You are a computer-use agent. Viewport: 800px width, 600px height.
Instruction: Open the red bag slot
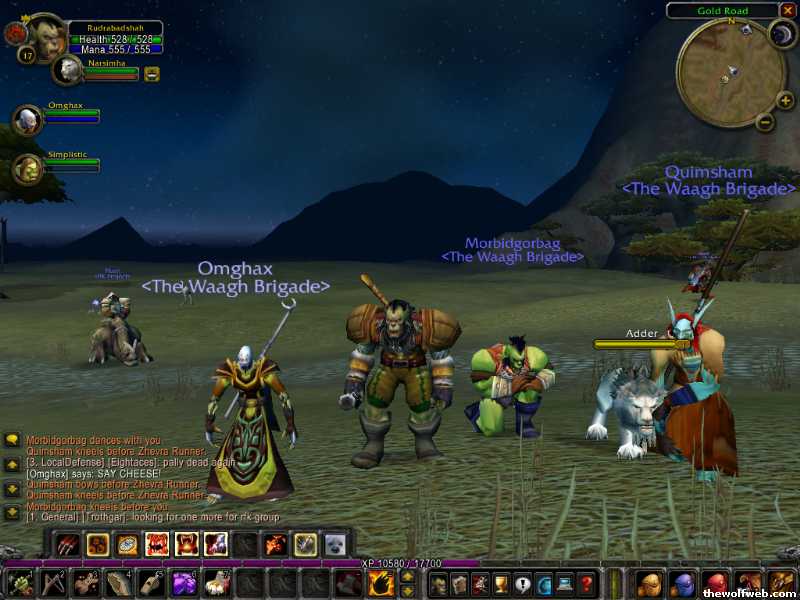pos(714,584)
